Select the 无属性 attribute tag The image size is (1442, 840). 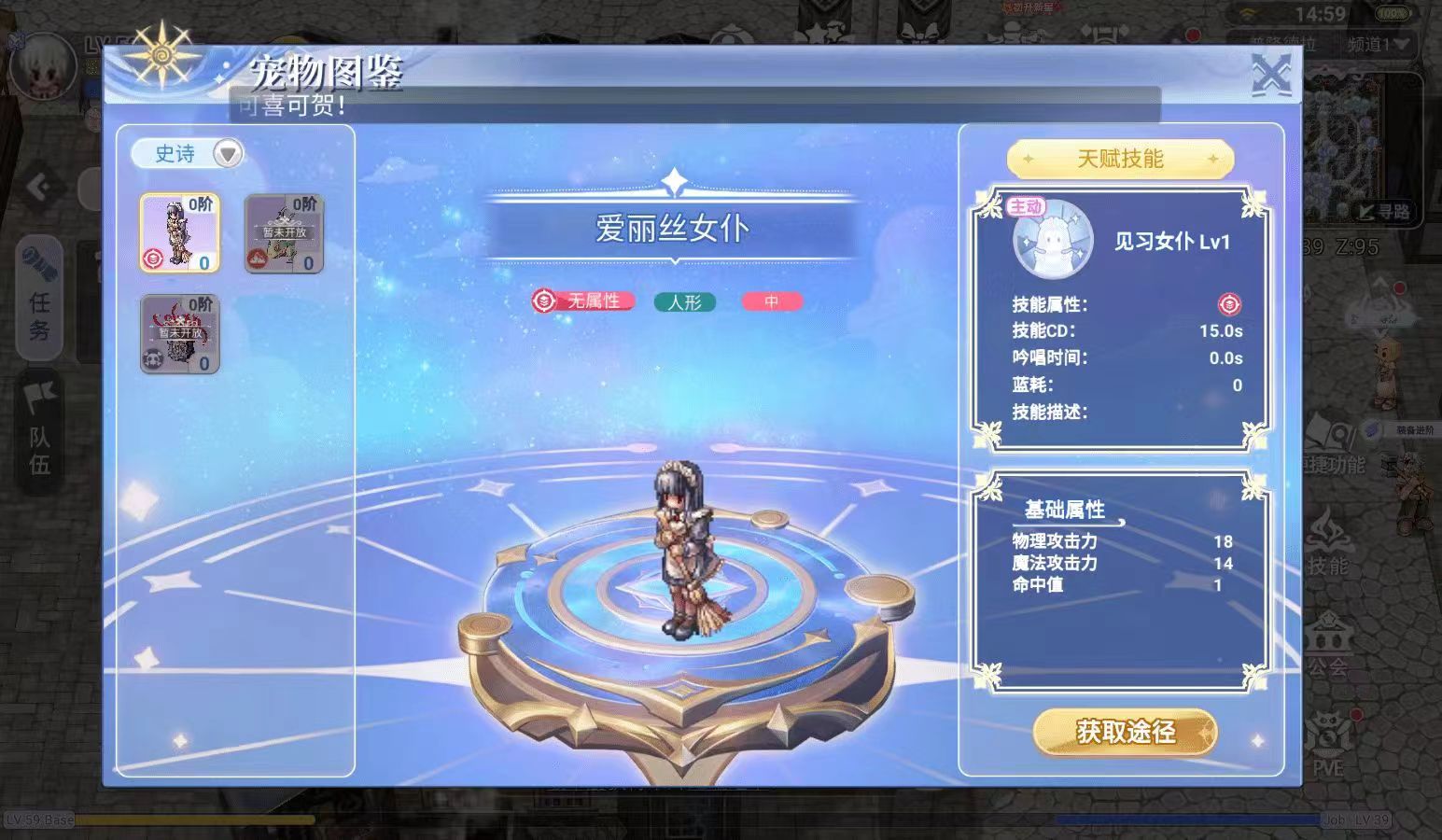[584, 301]
